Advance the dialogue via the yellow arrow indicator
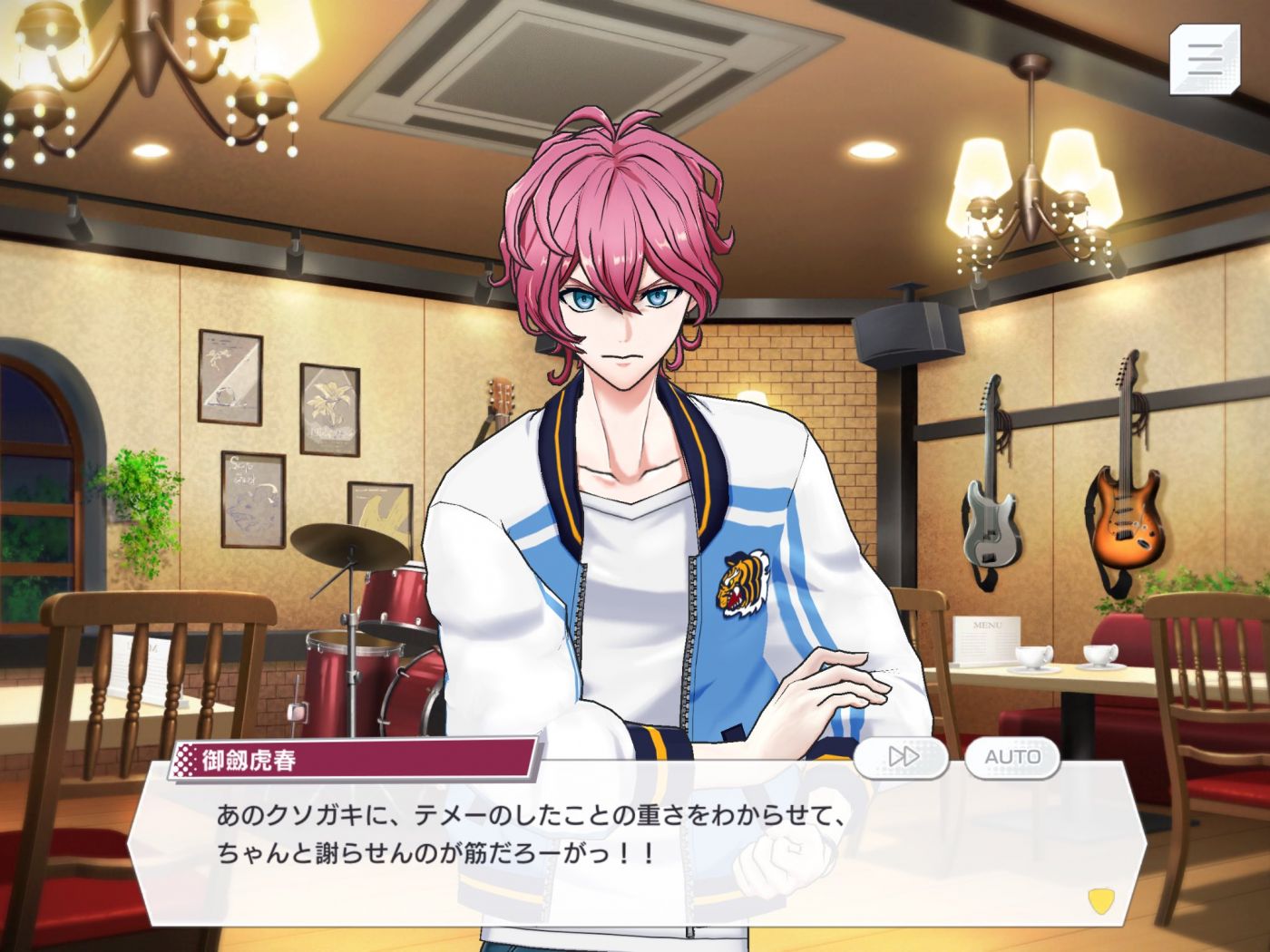Image resolution: width=1270 pixels, height=952 pixels. 1099,899
